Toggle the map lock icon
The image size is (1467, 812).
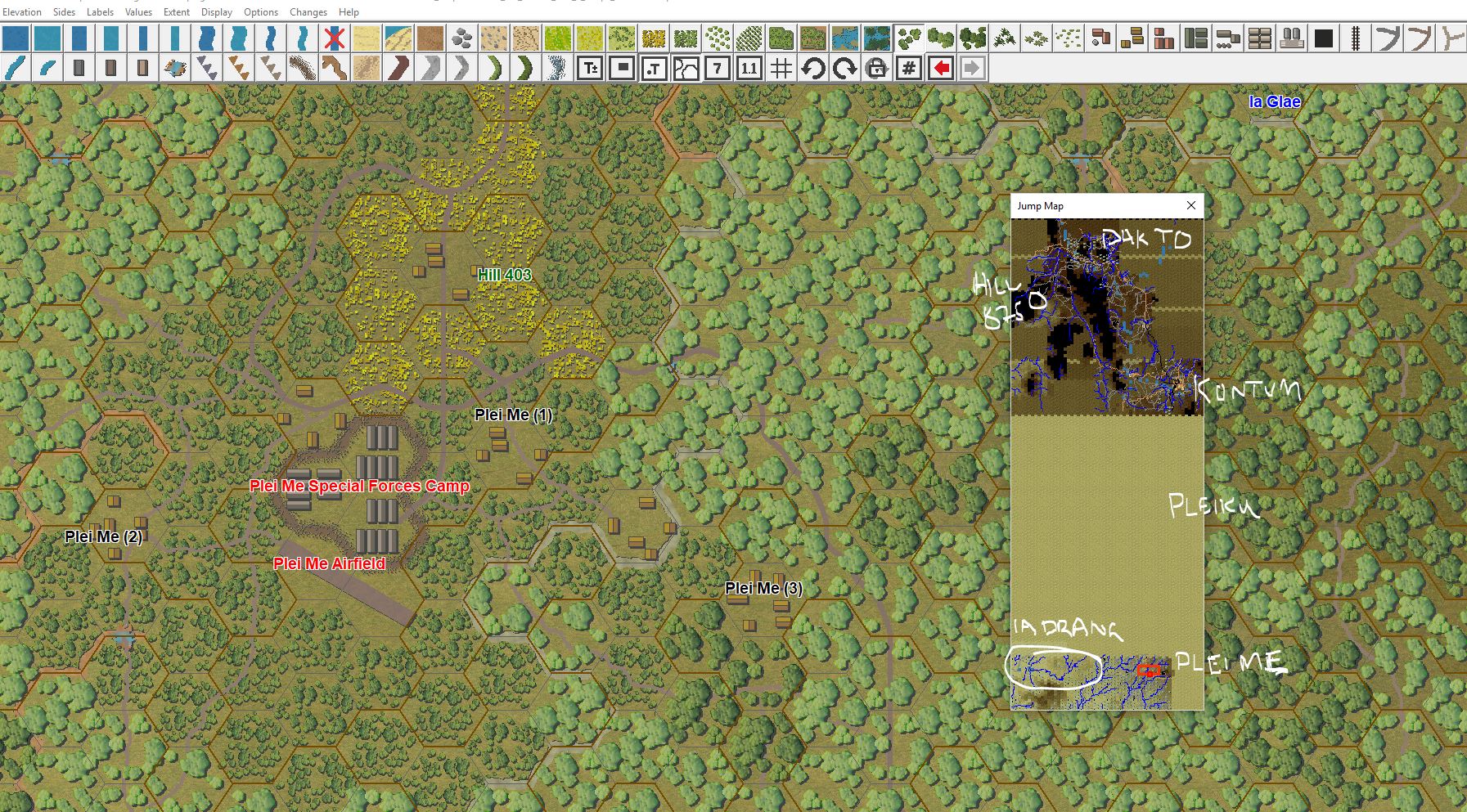pos(875,69)
